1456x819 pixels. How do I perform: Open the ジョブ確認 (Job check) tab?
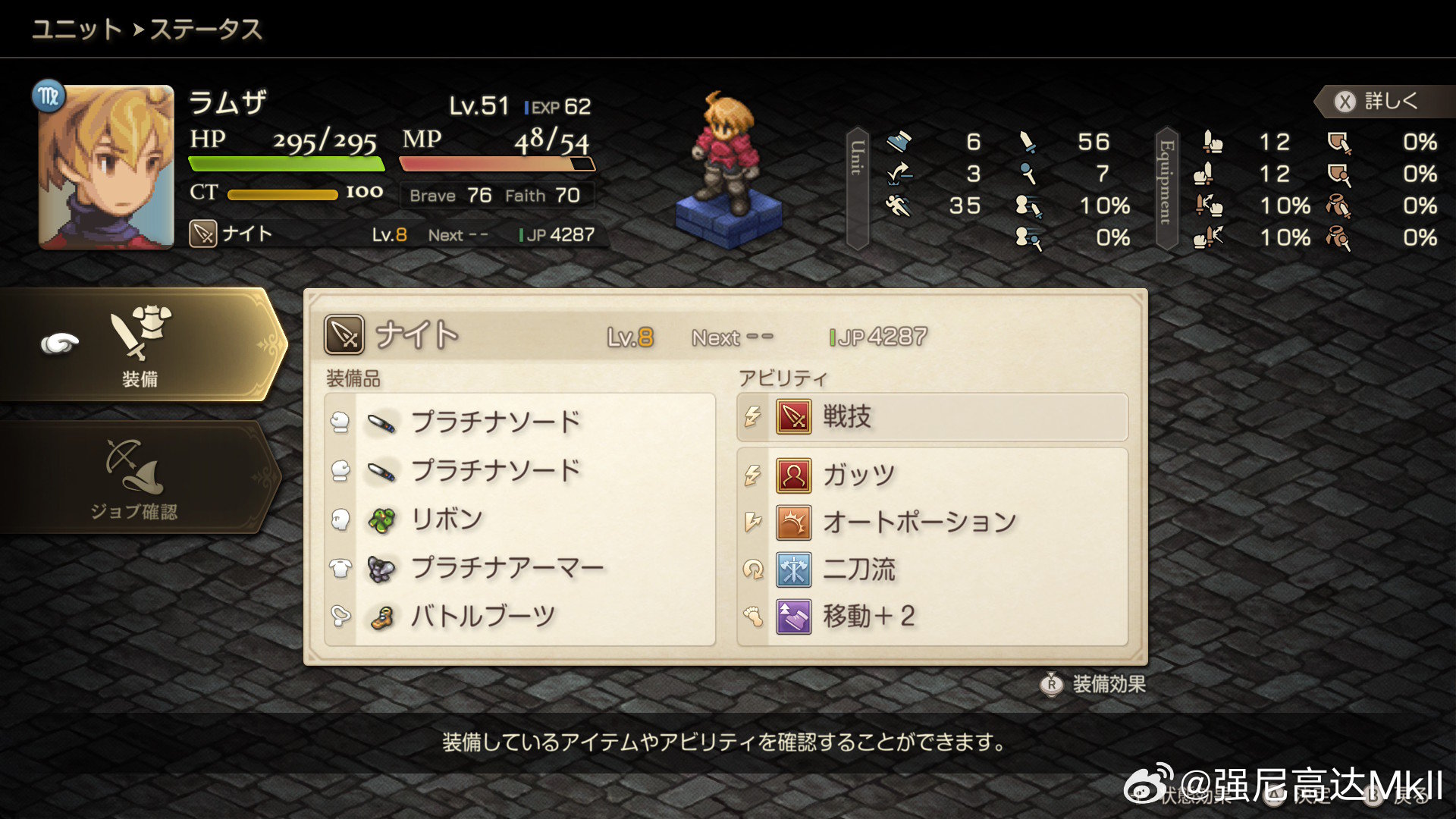point(135,479)
